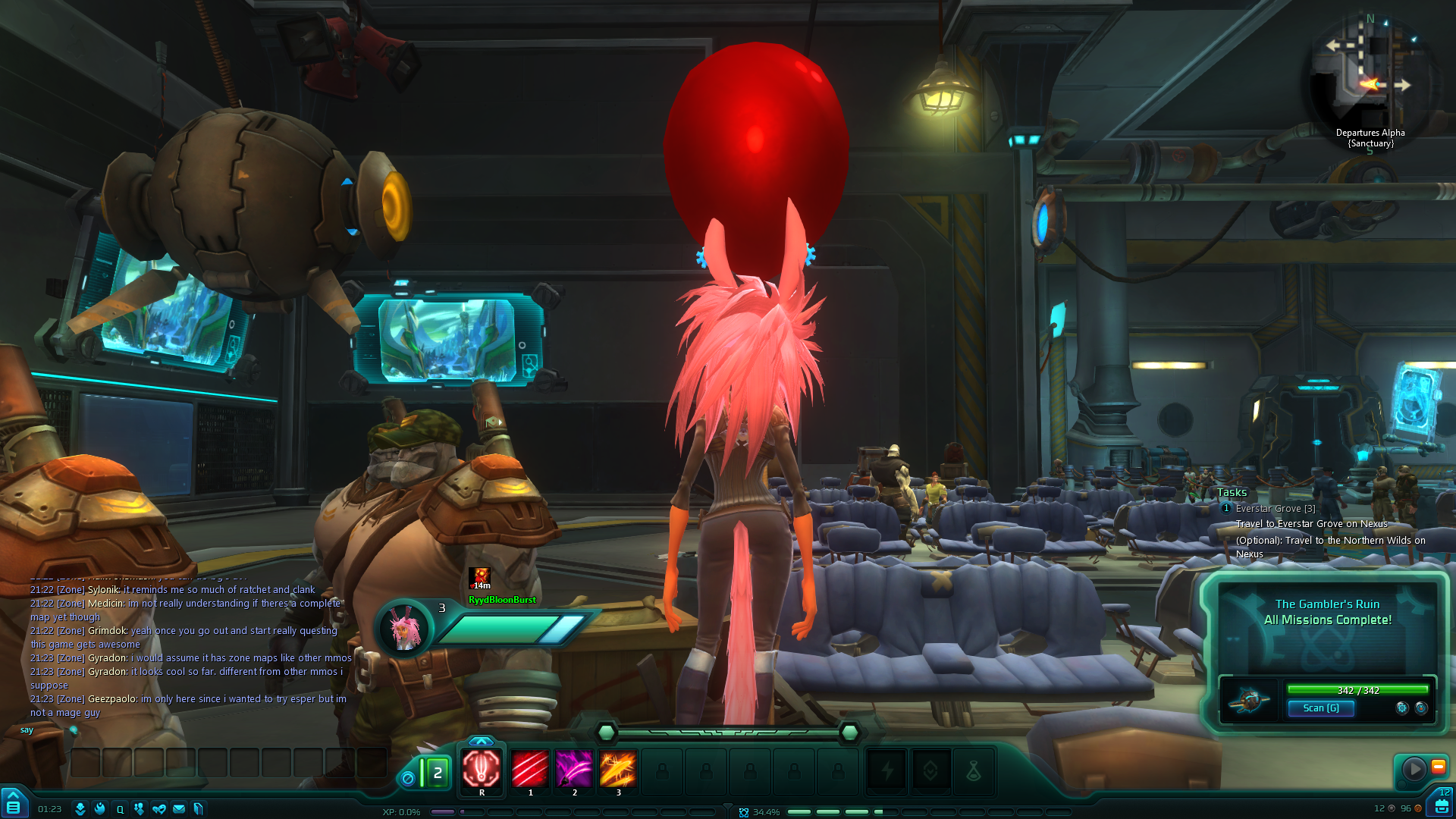Screen dimensions: 1456x819
Task: Expand the arrow above the R ability
Action: (482, 741)
